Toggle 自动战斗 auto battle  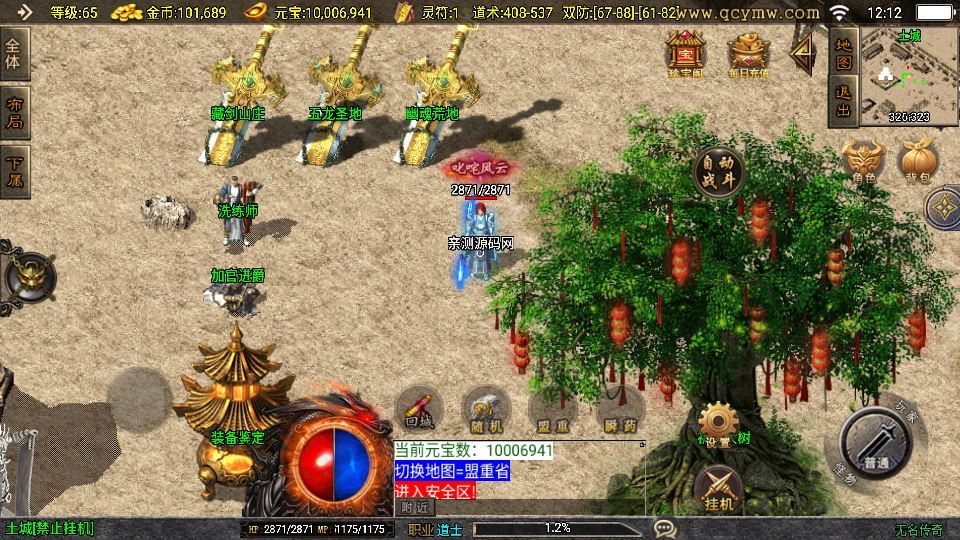click(719, 171)
